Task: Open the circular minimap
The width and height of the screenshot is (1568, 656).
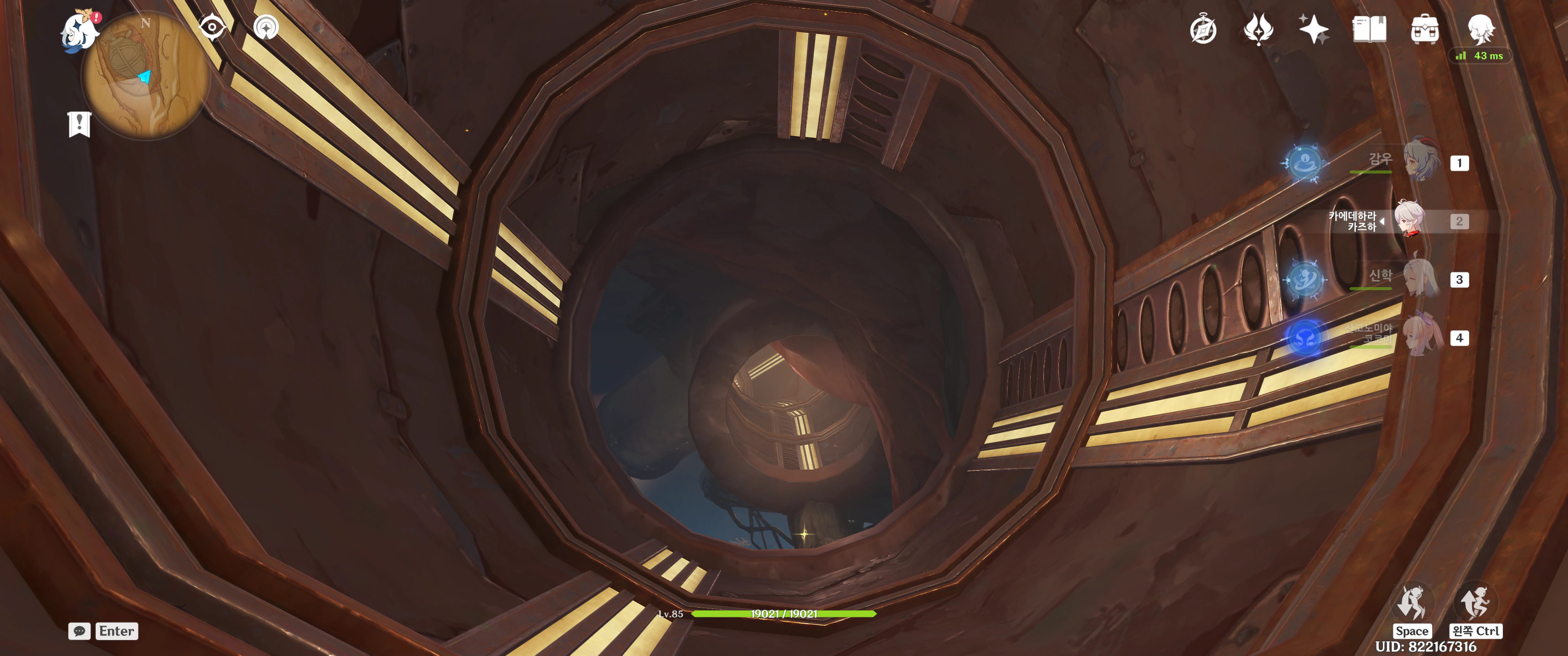Action: [x=146, y=77]
